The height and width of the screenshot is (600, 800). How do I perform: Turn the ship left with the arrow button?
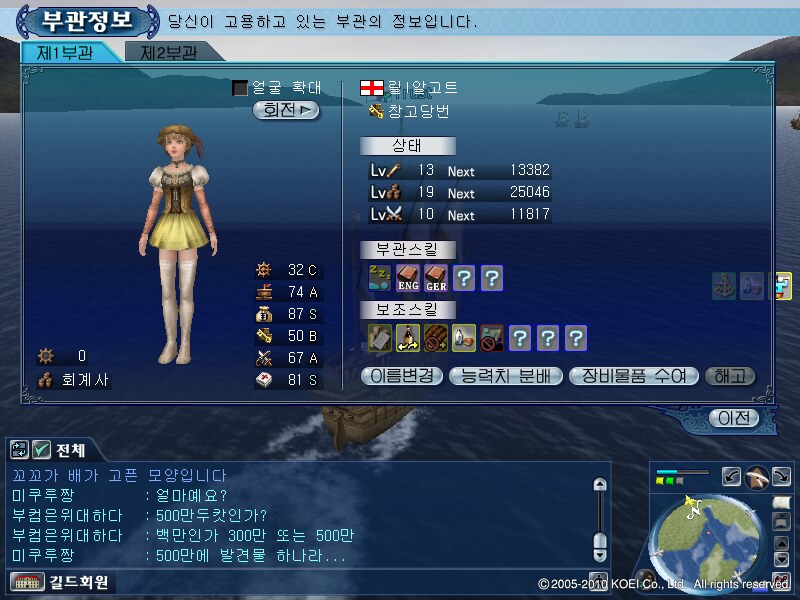(731, 476)
